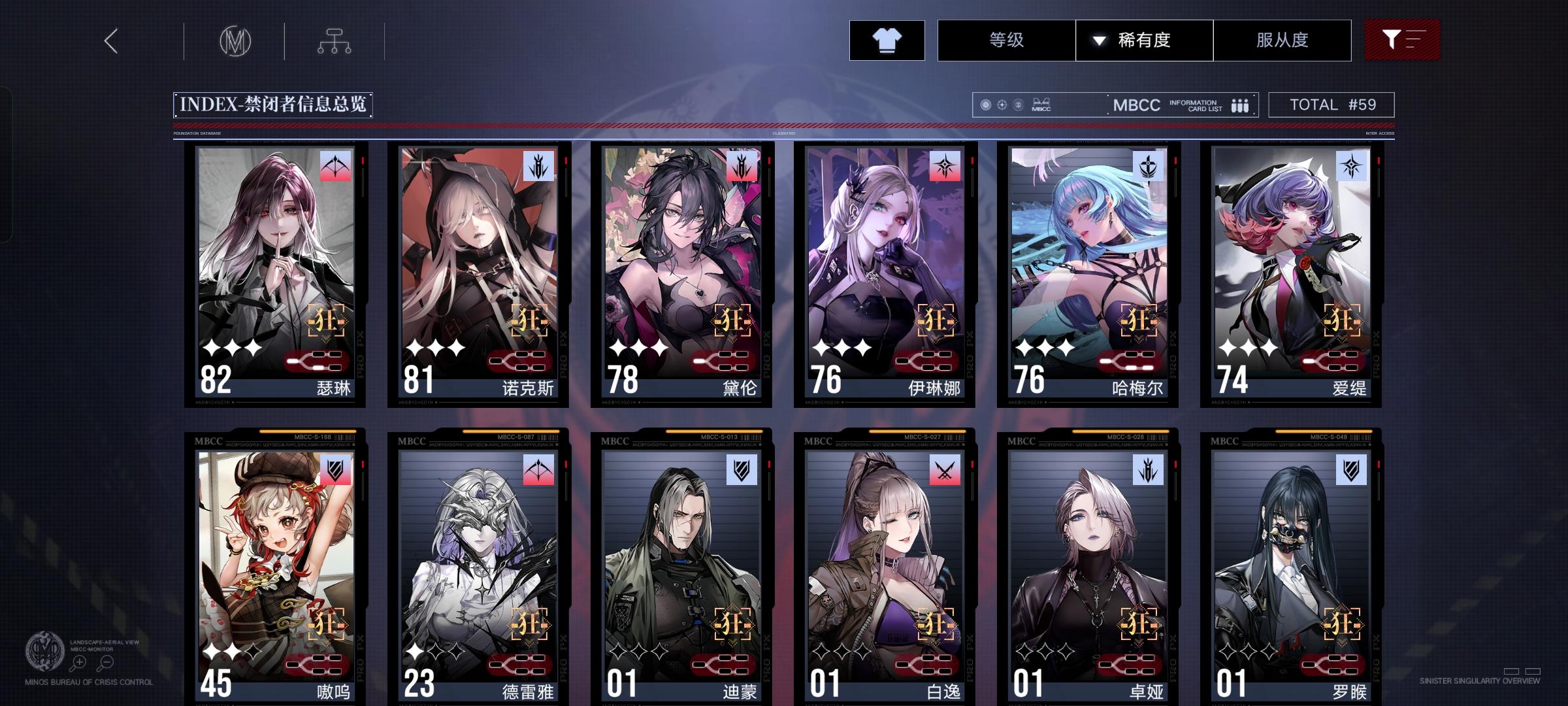Switch sorting to 等级 level

[x=1005, y=40]
